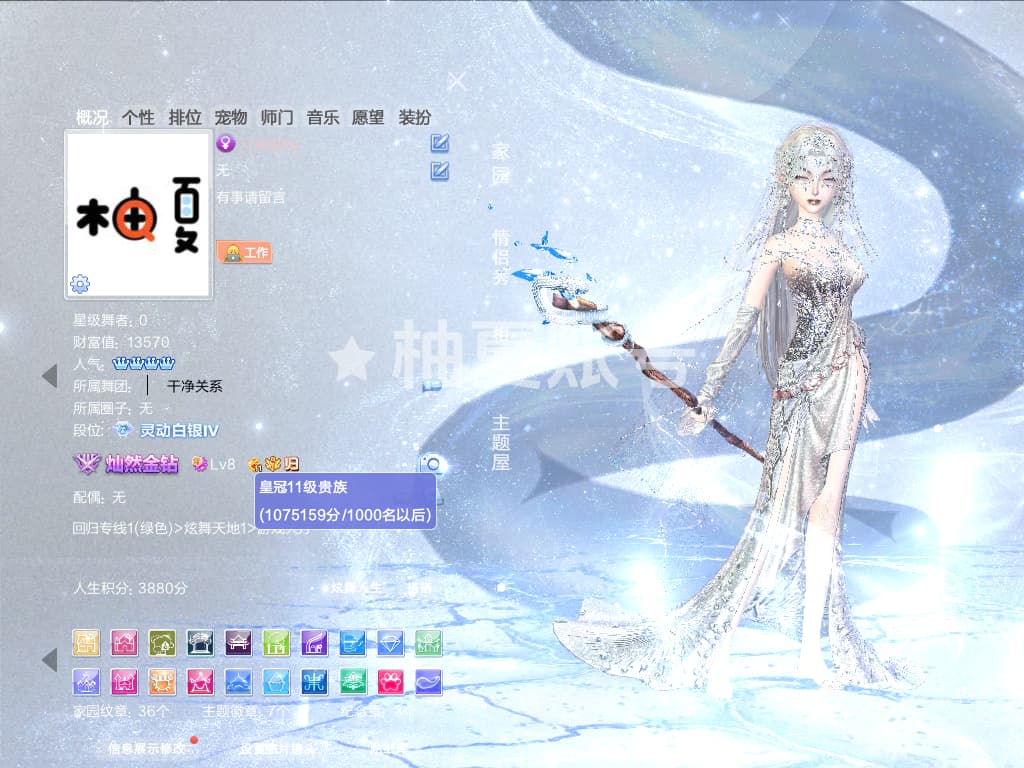
Task: Open the 音乐 music tab
Action: coord(323,117)
